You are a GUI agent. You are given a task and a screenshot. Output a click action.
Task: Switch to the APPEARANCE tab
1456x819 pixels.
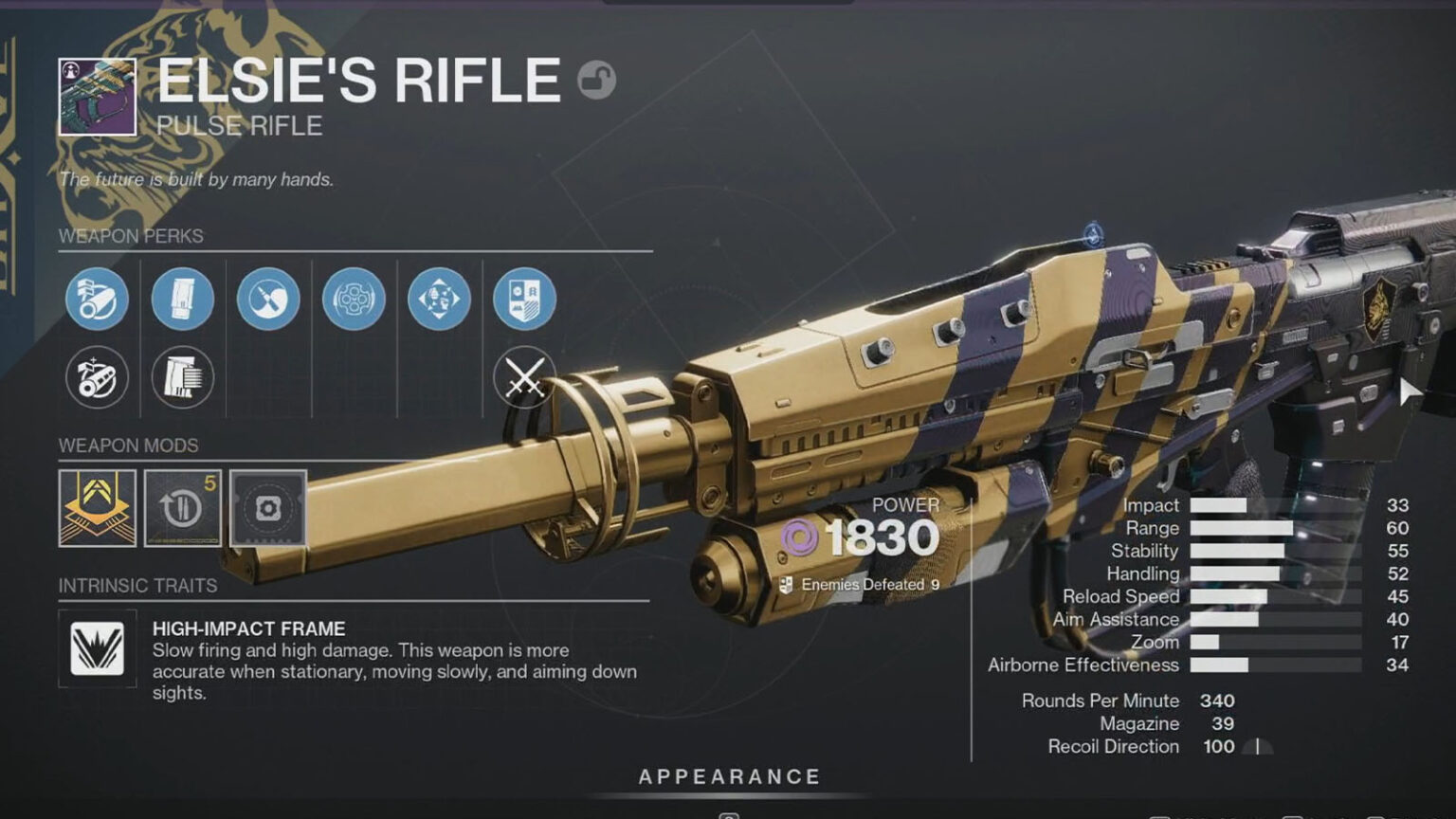tap(728, 775)
